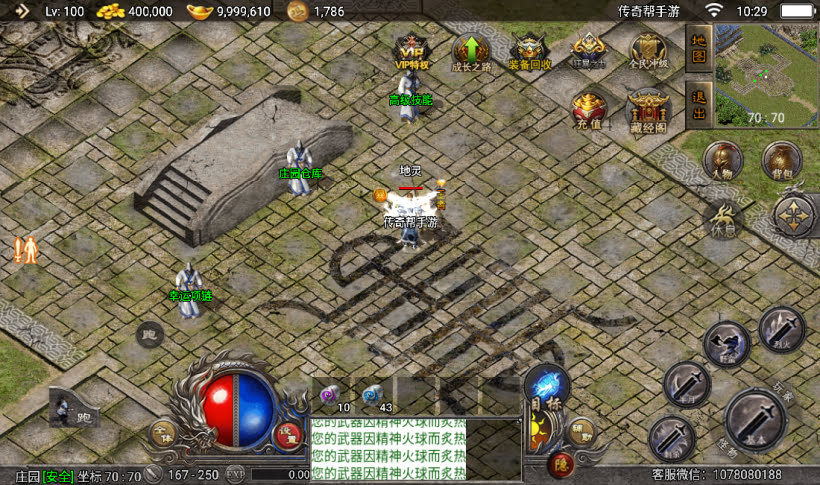Click the 退出 exit button
Screen dimensions: 820x485
[x=699, y=103]
